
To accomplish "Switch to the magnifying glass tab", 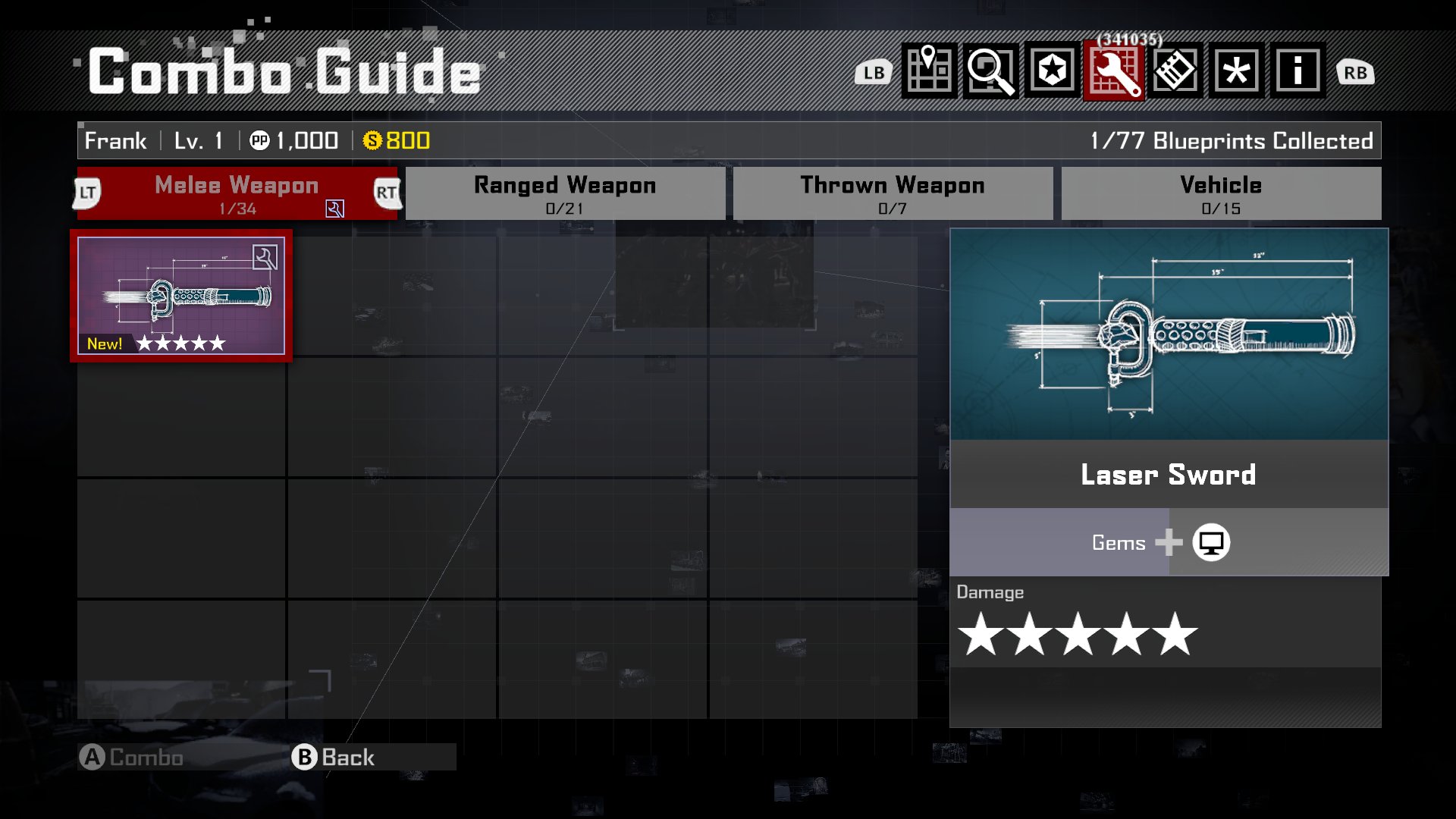I will point(990,71).
